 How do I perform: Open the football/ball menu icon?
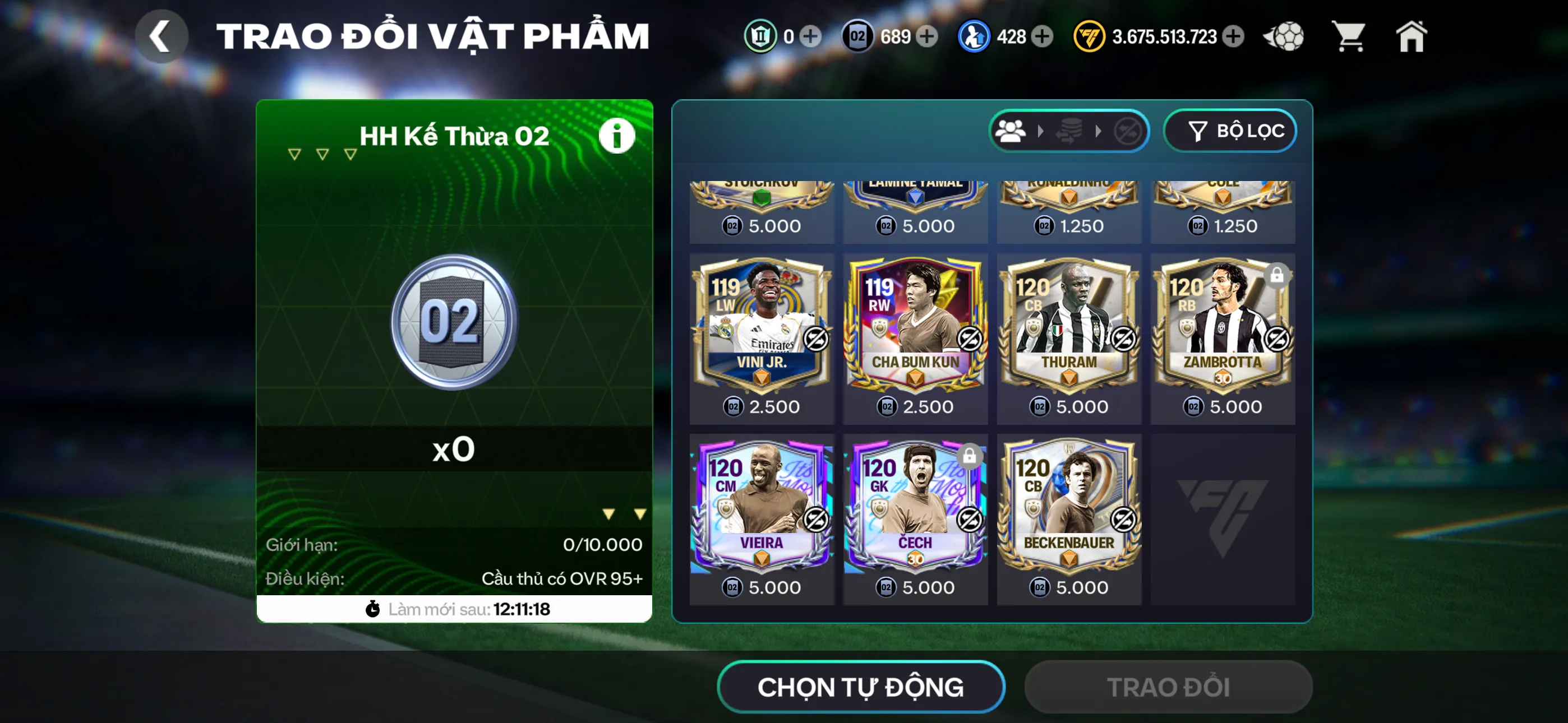click(x=1284, y=37)
